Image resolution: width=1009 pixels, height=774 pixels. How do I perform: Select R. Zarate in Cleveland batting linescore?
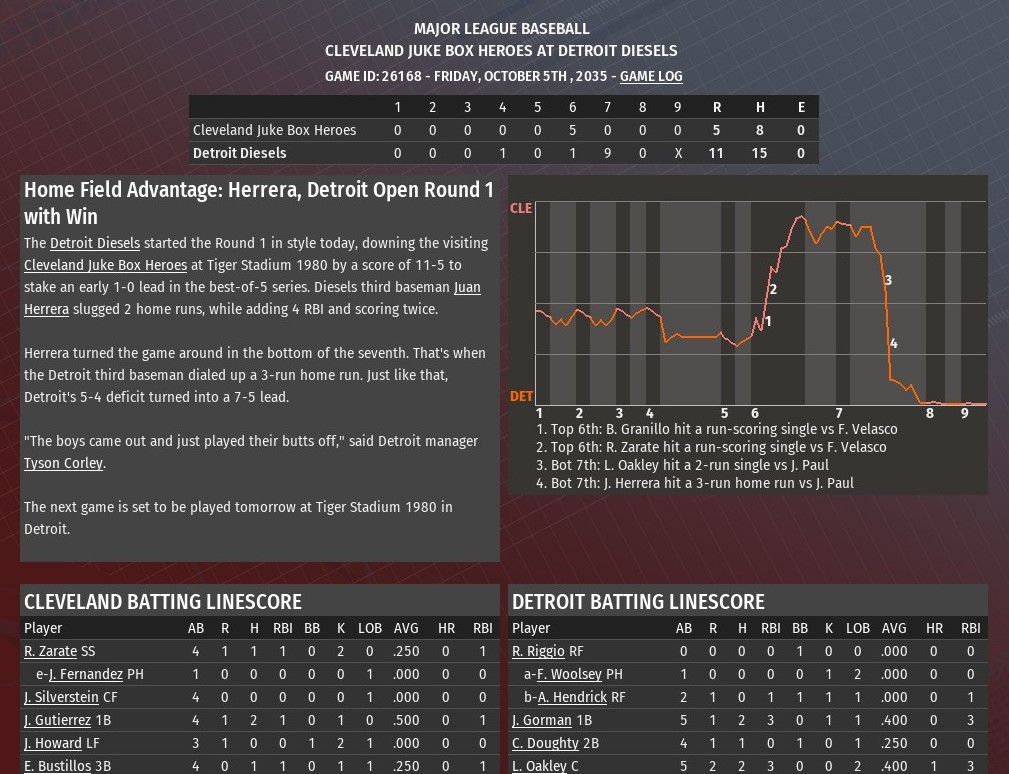[50, 651]
